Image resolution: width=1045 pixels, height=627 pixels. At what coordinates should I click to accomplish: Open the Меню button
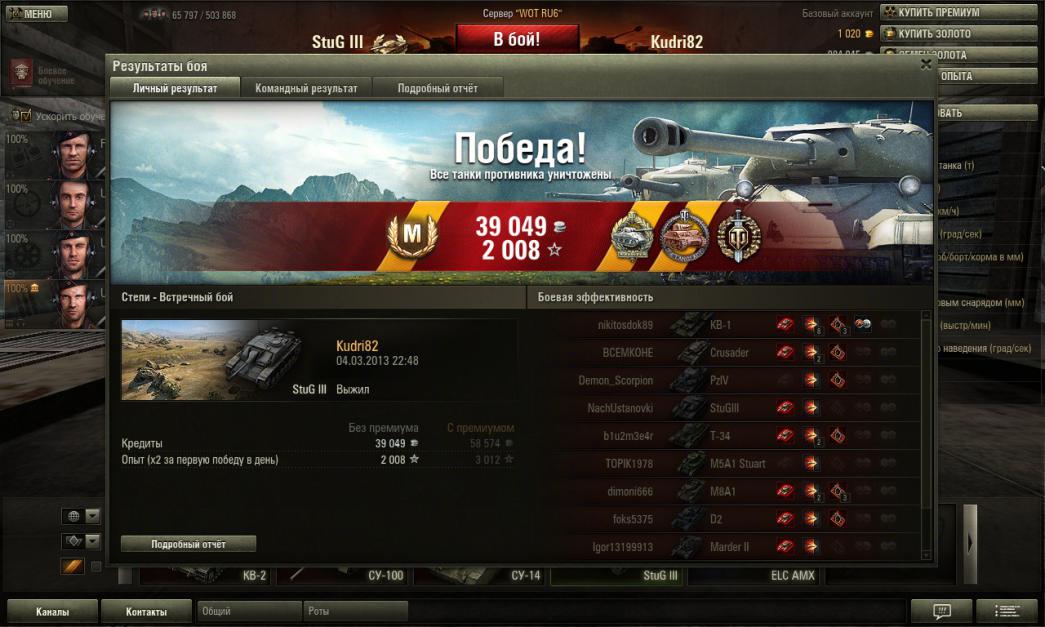(36, 14)
